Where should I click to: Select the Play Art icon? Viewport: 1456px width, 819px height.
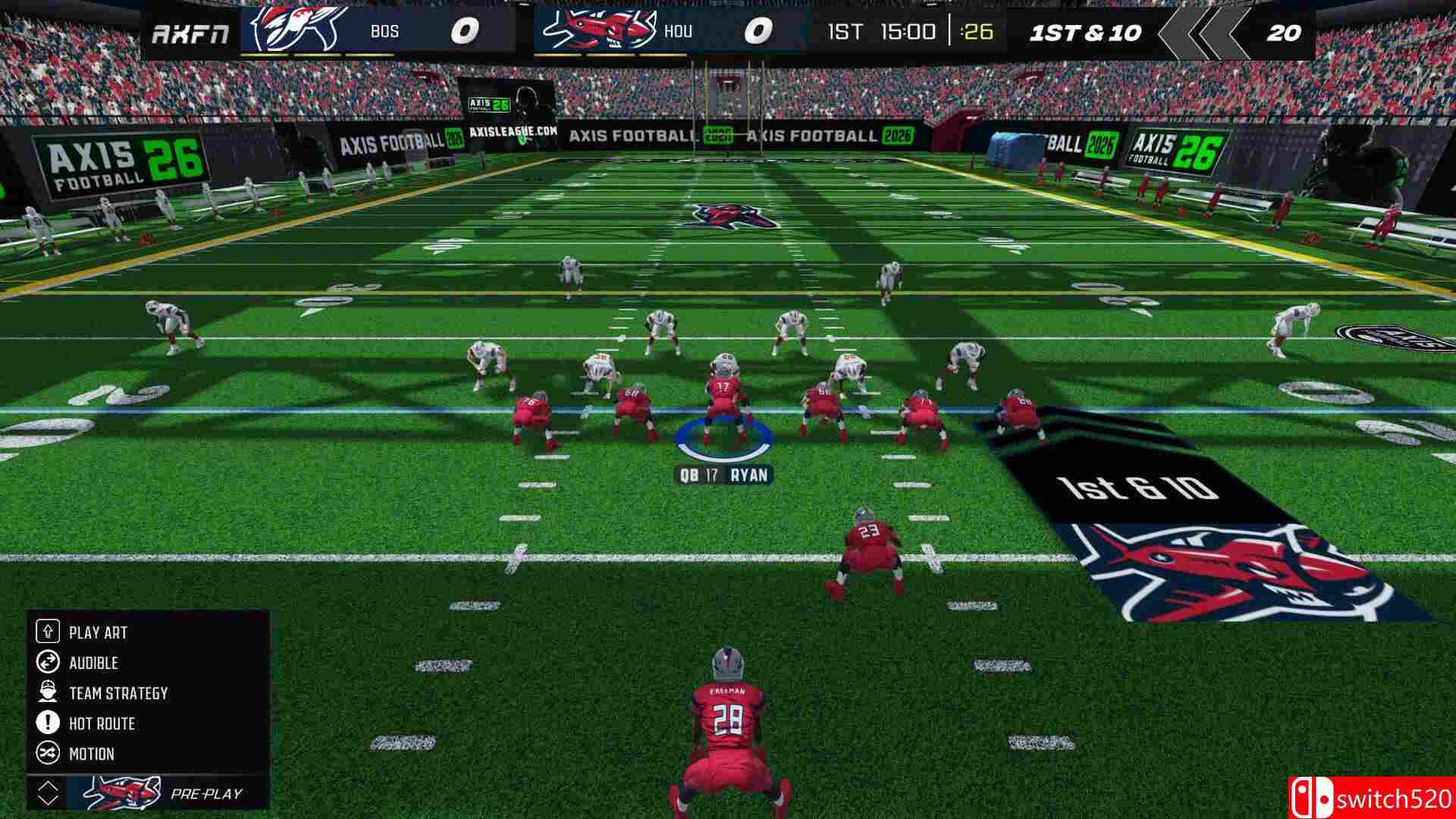[x=48, y=632]
